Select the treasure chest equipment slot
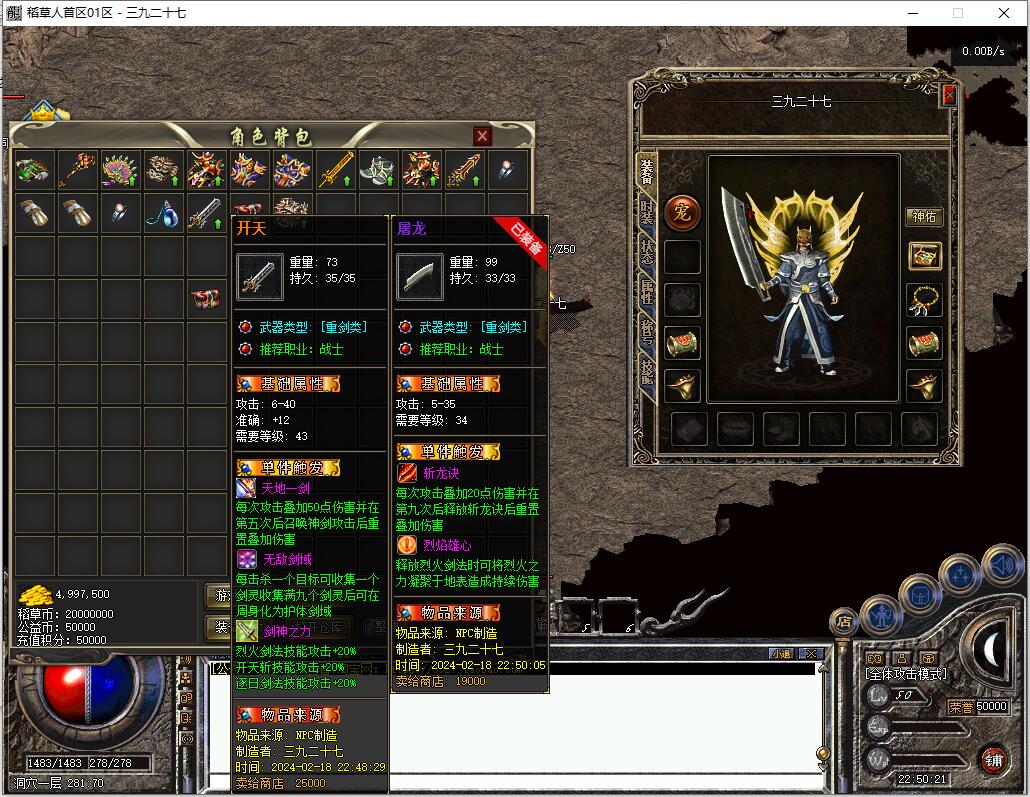Image resolution: width=1030 pixels, height=797 pixels. click(924, 256)
